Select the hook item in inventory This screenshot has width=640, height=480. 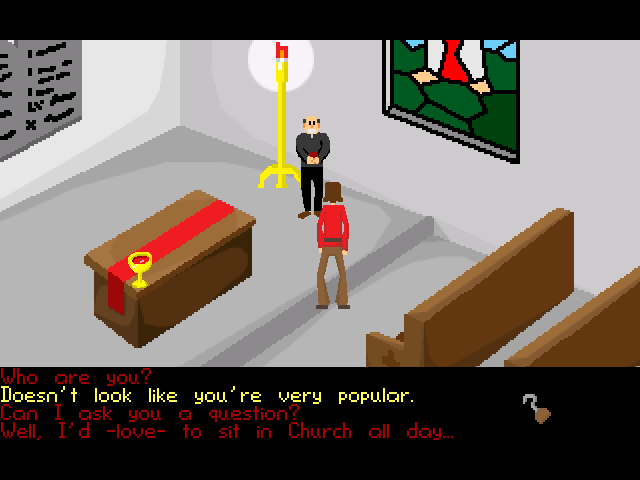pyautogui.click(x=535, y=408)
